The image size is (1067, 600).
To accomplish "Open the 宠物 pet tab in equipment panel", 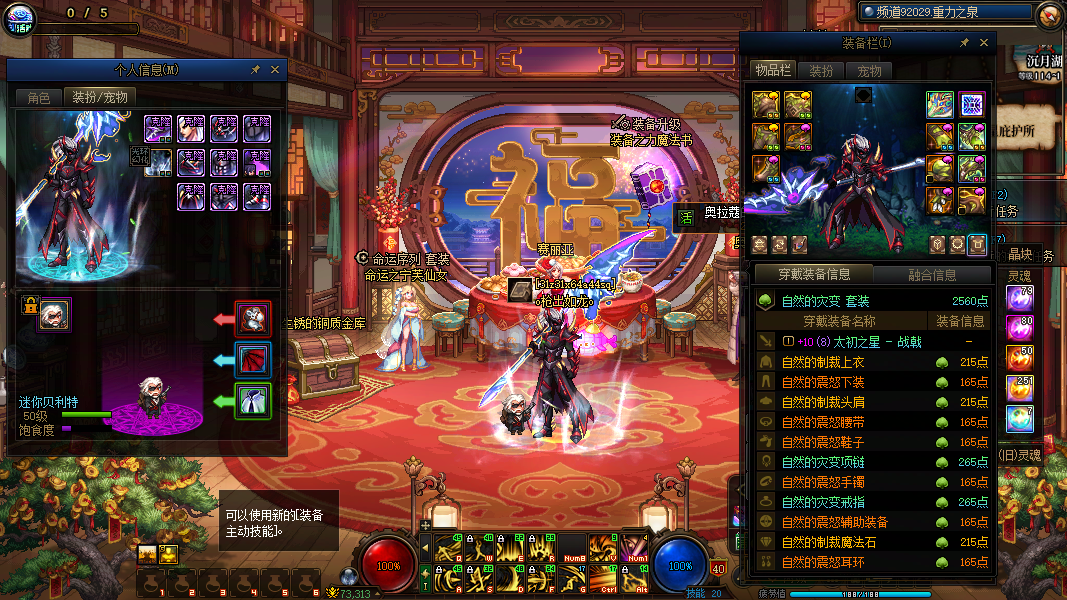I will 869,71.
